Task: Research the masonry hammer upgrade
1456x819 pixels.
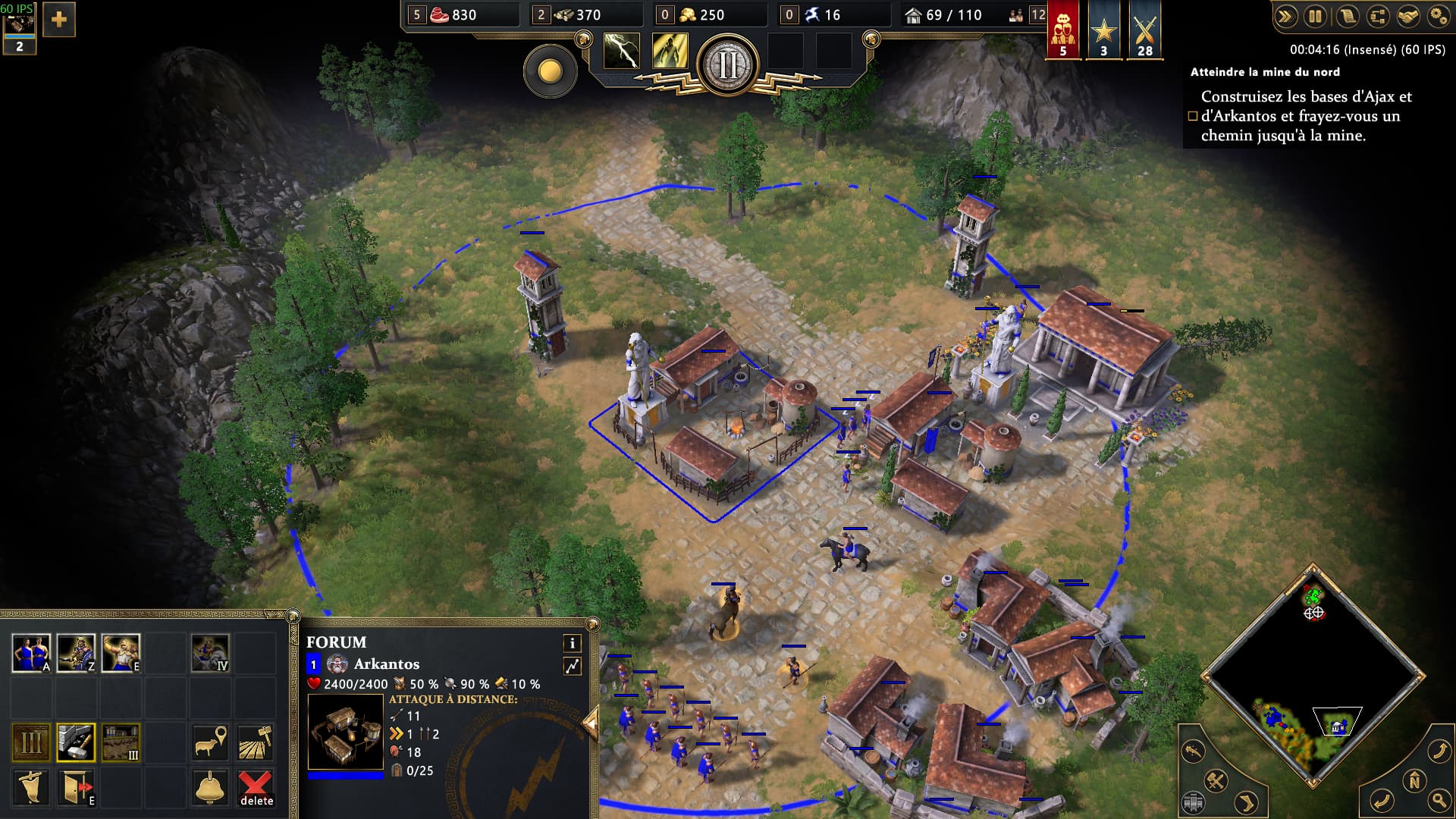Action: (x=76, y=742)
